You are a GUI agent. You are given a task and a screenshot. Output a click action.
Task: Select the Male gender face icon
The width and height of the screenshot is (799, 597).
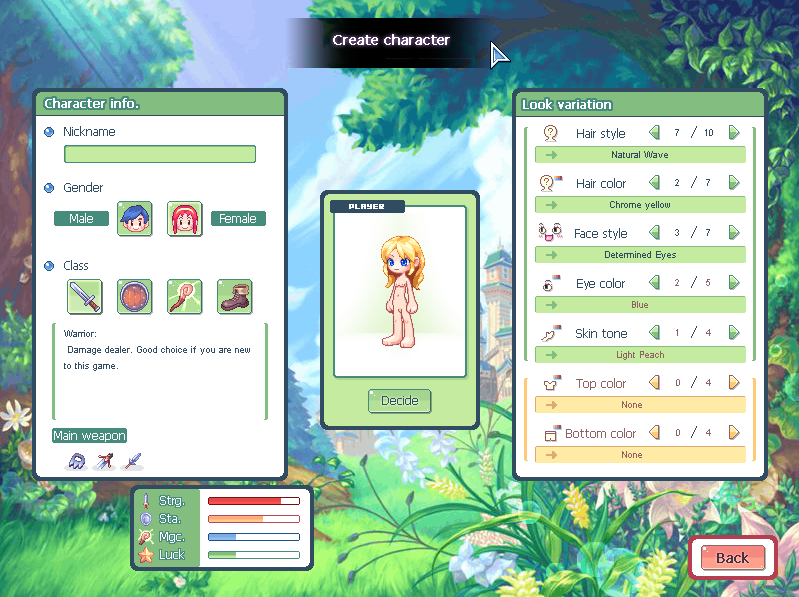coord(134,218)
